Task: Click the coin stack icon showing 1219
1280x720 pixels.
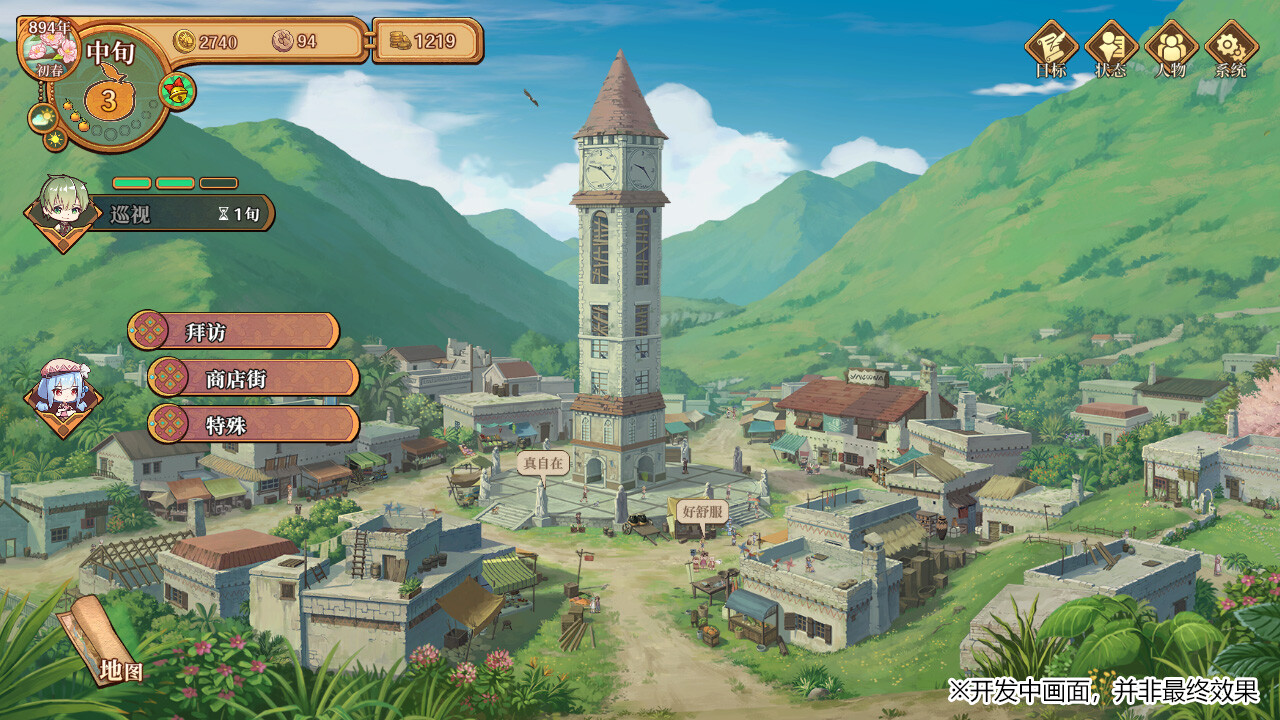Action: 401,42
